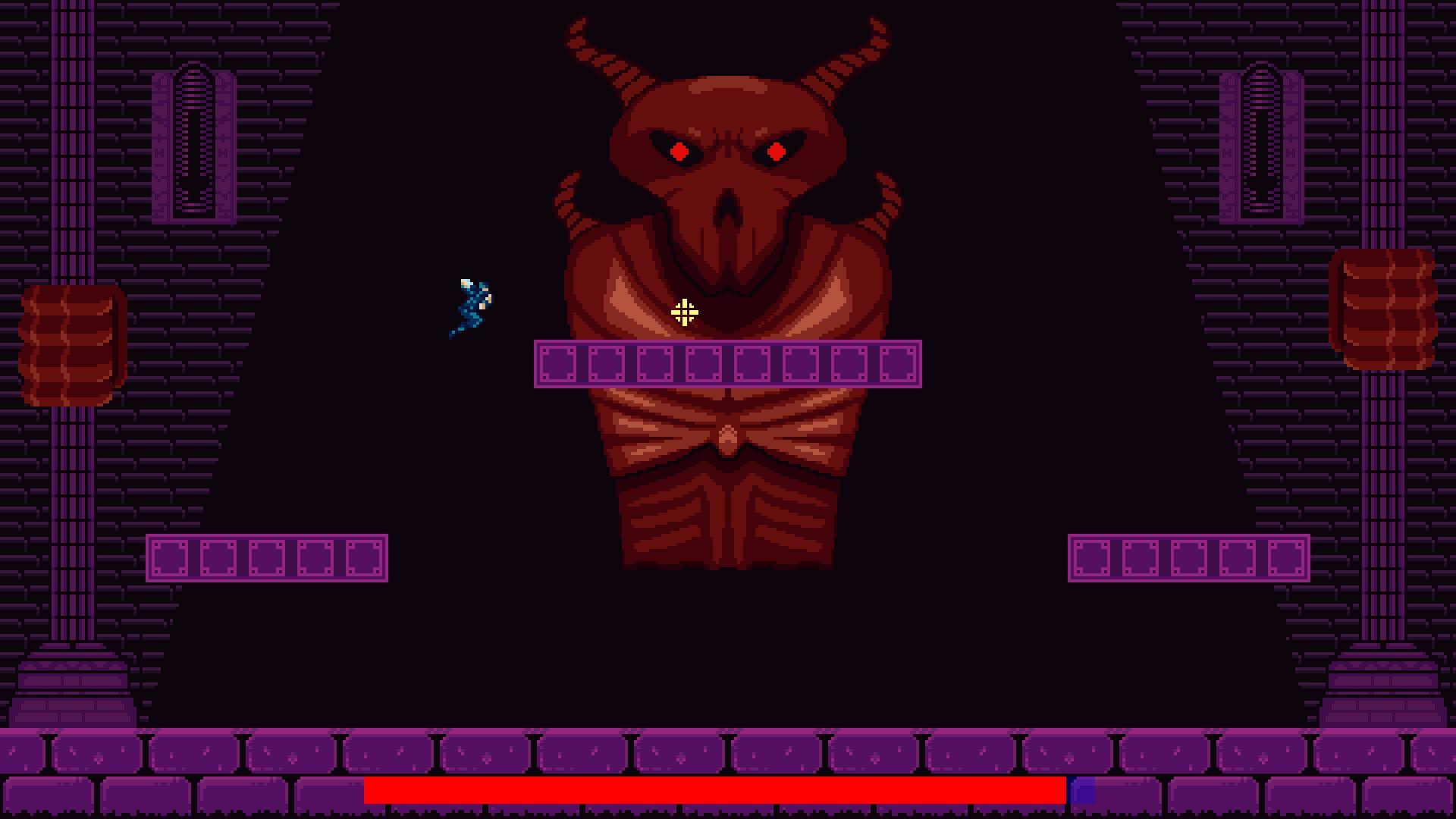Click the golden crosshair aiming reticle

683,312
